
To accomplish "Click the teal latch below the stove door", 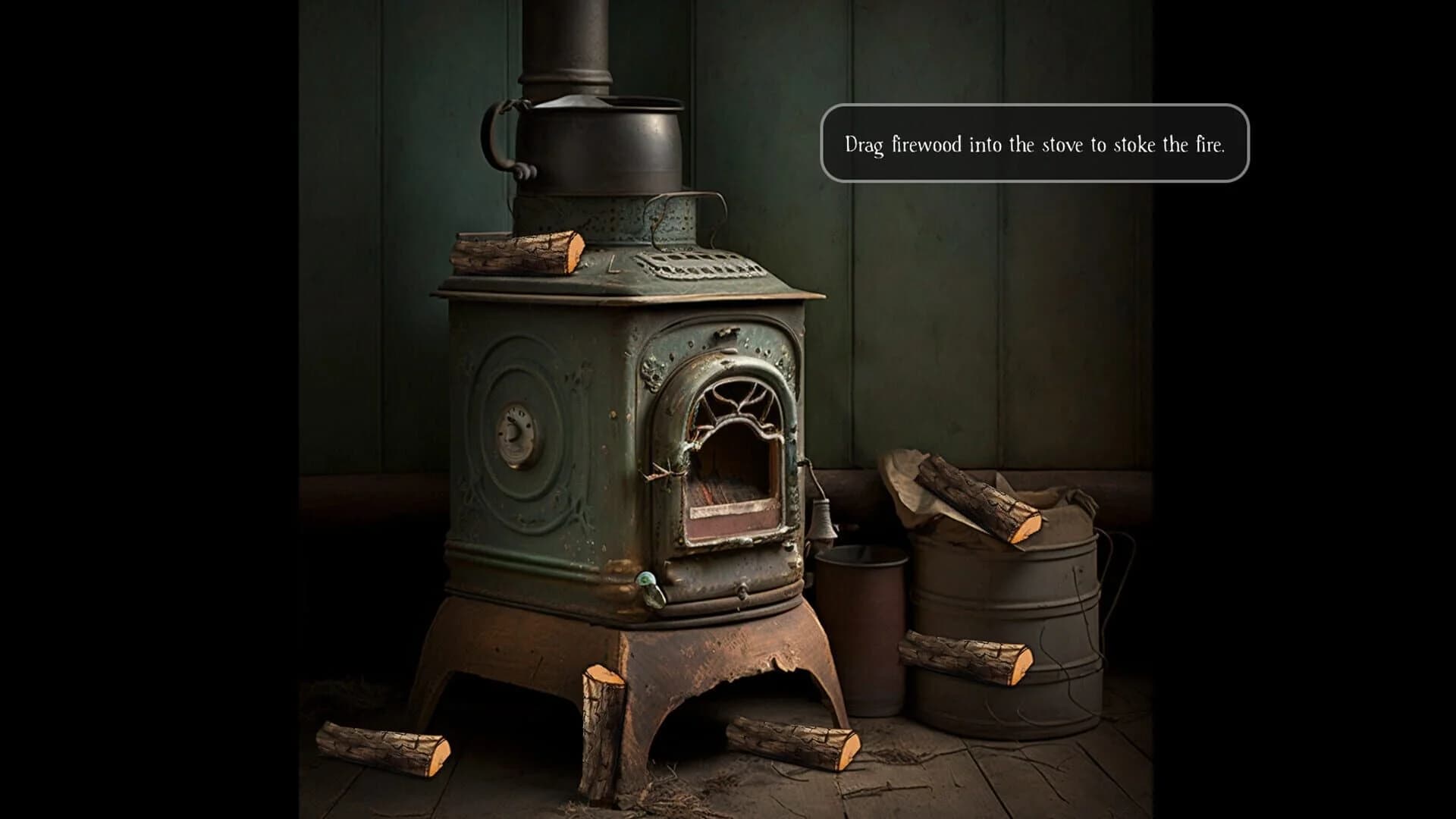I will click(648, 580).
